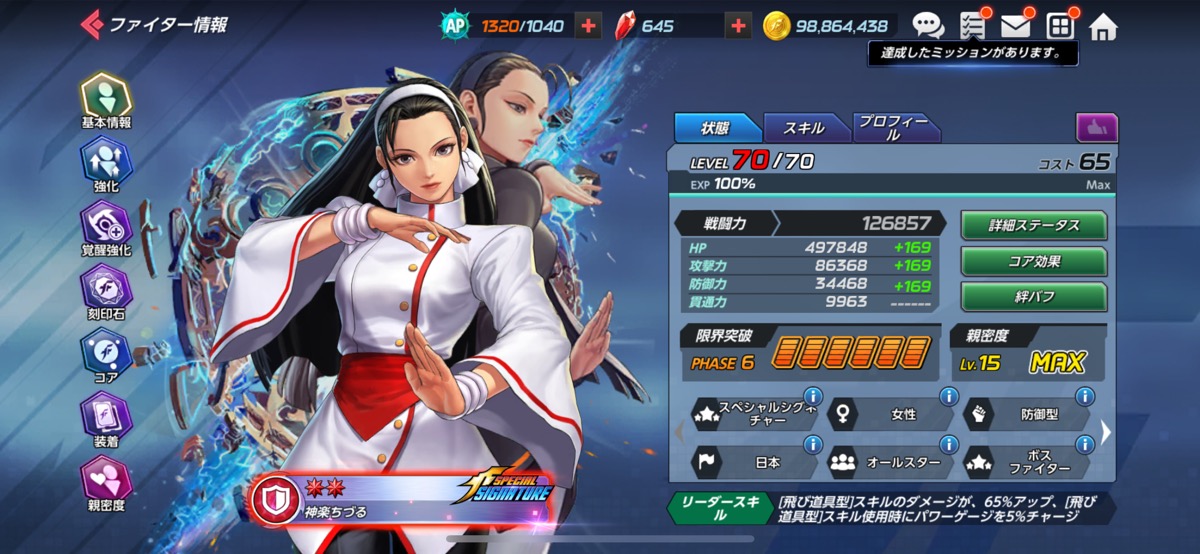Image resolution: width=1200 pixels, height=554 pixels.
Task: Return to home with the house icon
Action: pyautogui.click(x=1103, y=26)
